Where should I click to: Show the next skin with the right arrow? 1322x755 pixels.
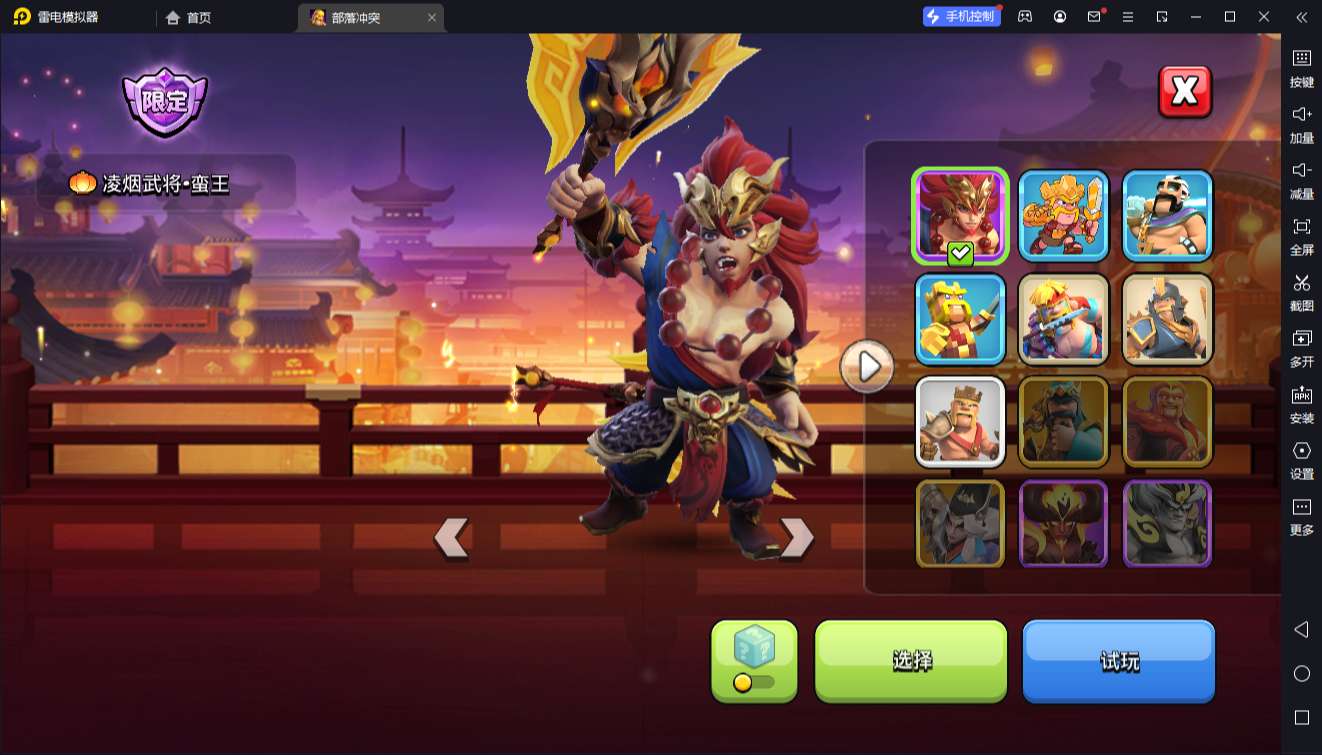pos(797,538)
